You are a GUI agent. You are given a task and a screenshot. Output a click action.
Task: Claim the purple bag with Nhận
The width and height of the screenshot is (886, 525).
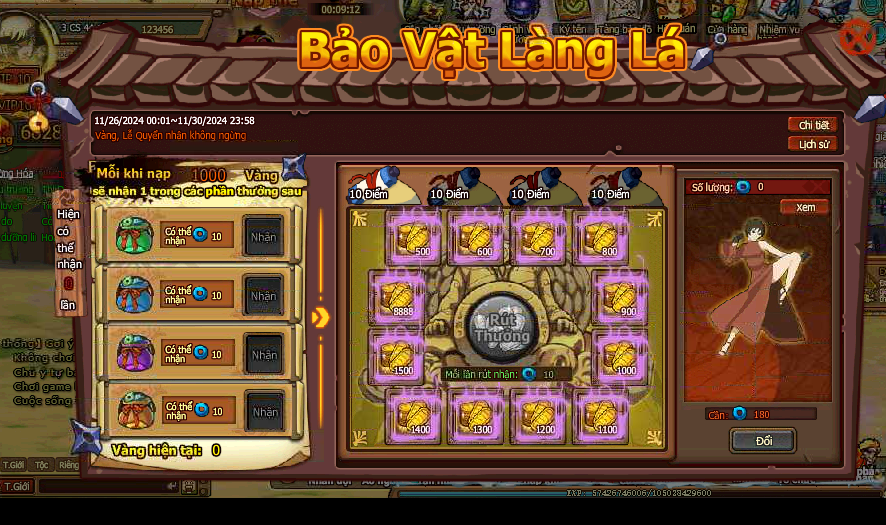coord(264,354)
